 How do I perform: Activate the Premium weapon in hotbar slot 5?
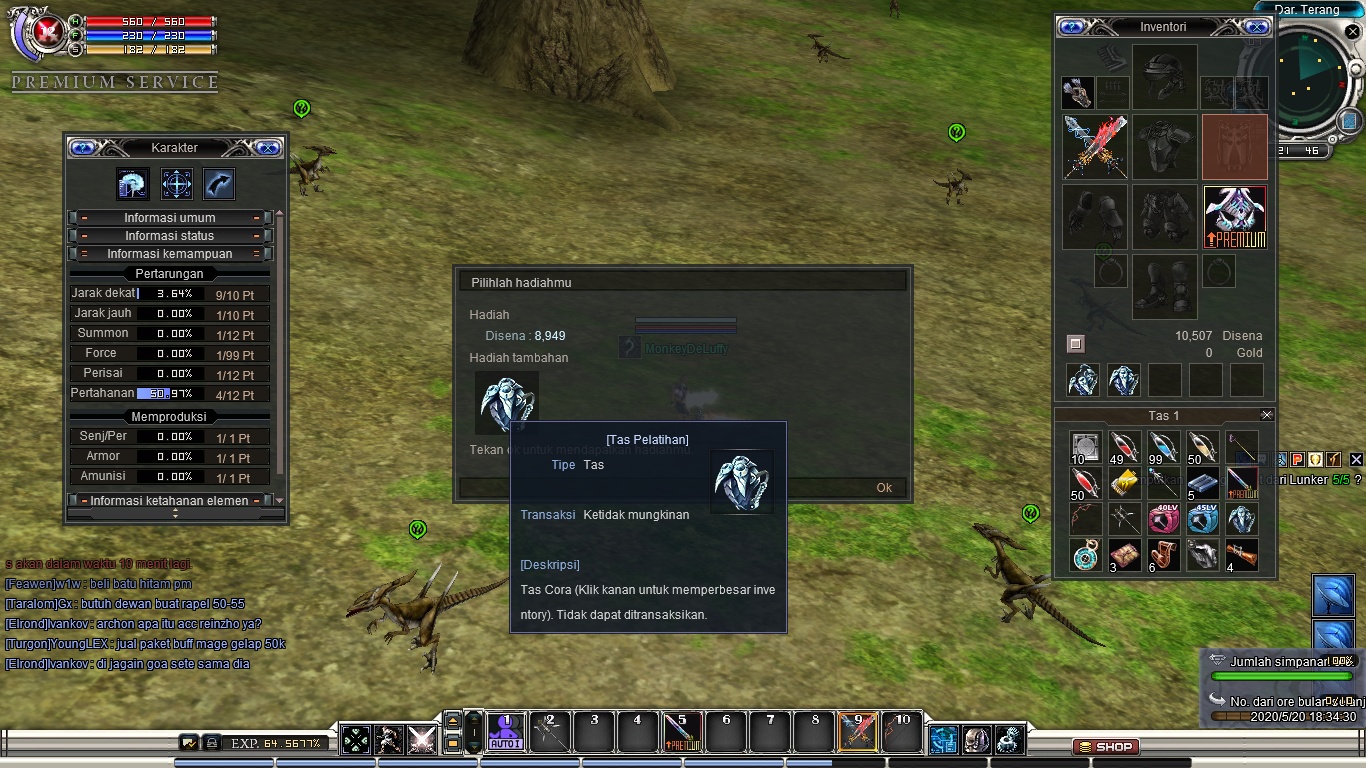click(682, 733)
